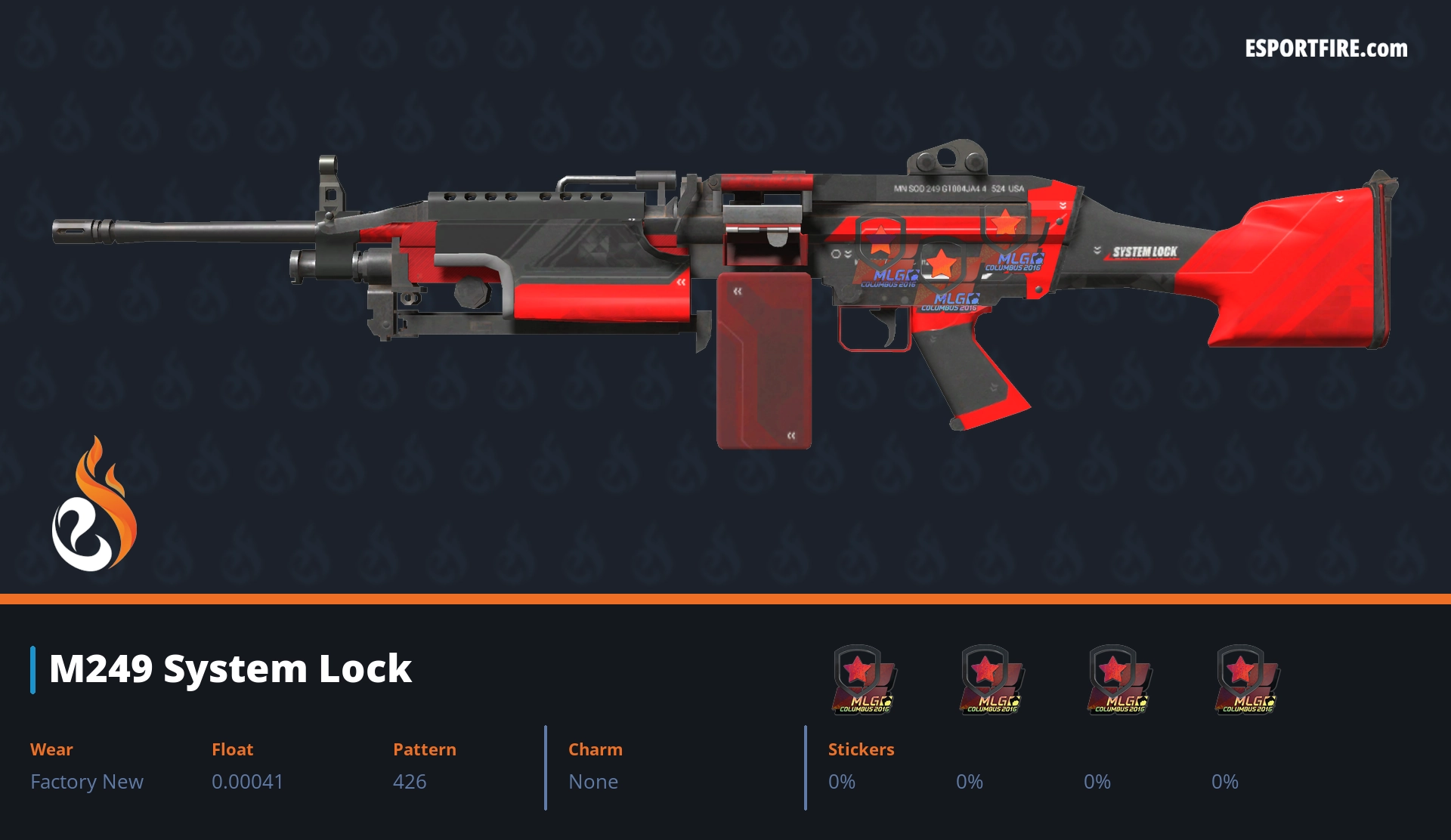This screenshot has width=1451, height=840.
Task: Click the ESPORTFIRE.com site name
Action: click(1326, 49)
